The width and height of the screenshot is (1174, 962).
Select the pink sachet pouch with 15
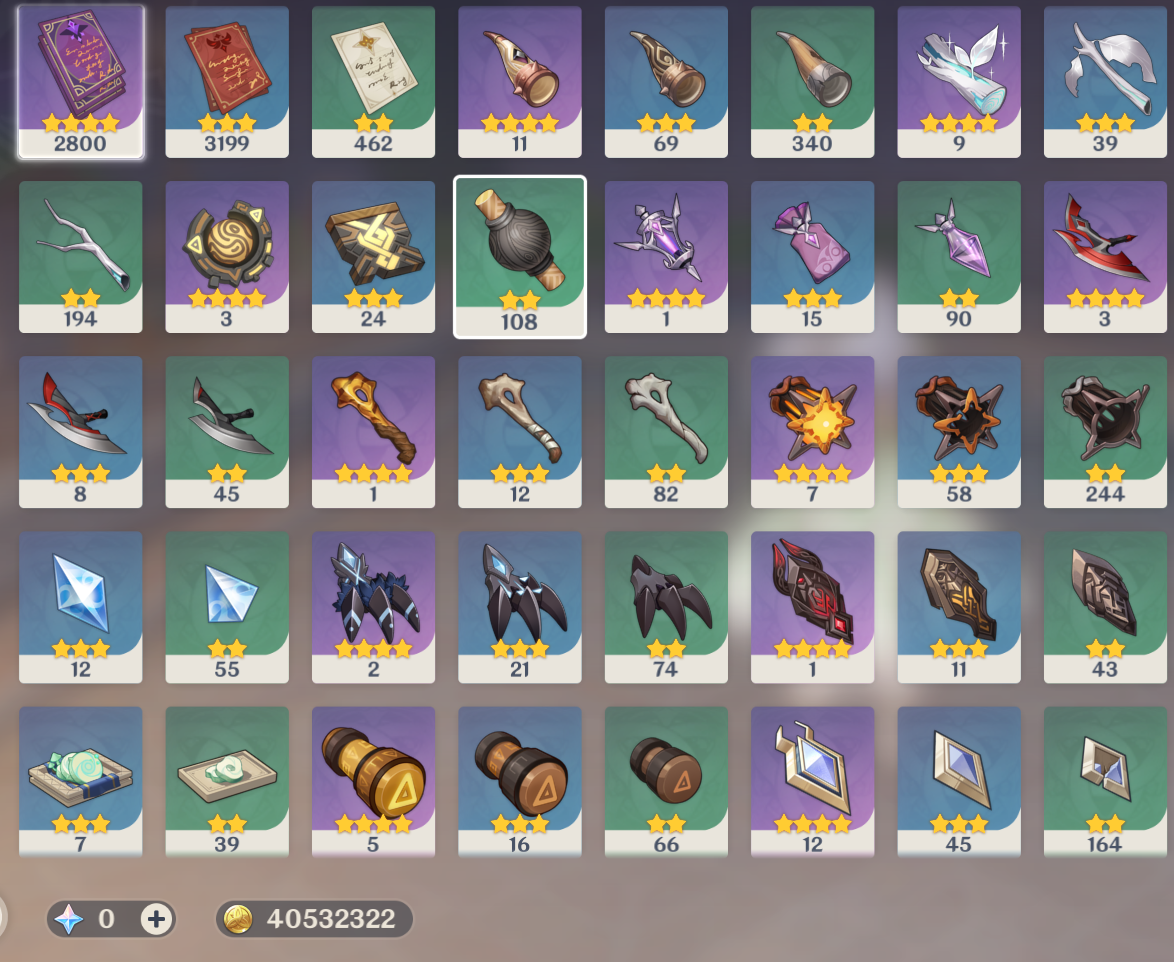coord(812,256)
